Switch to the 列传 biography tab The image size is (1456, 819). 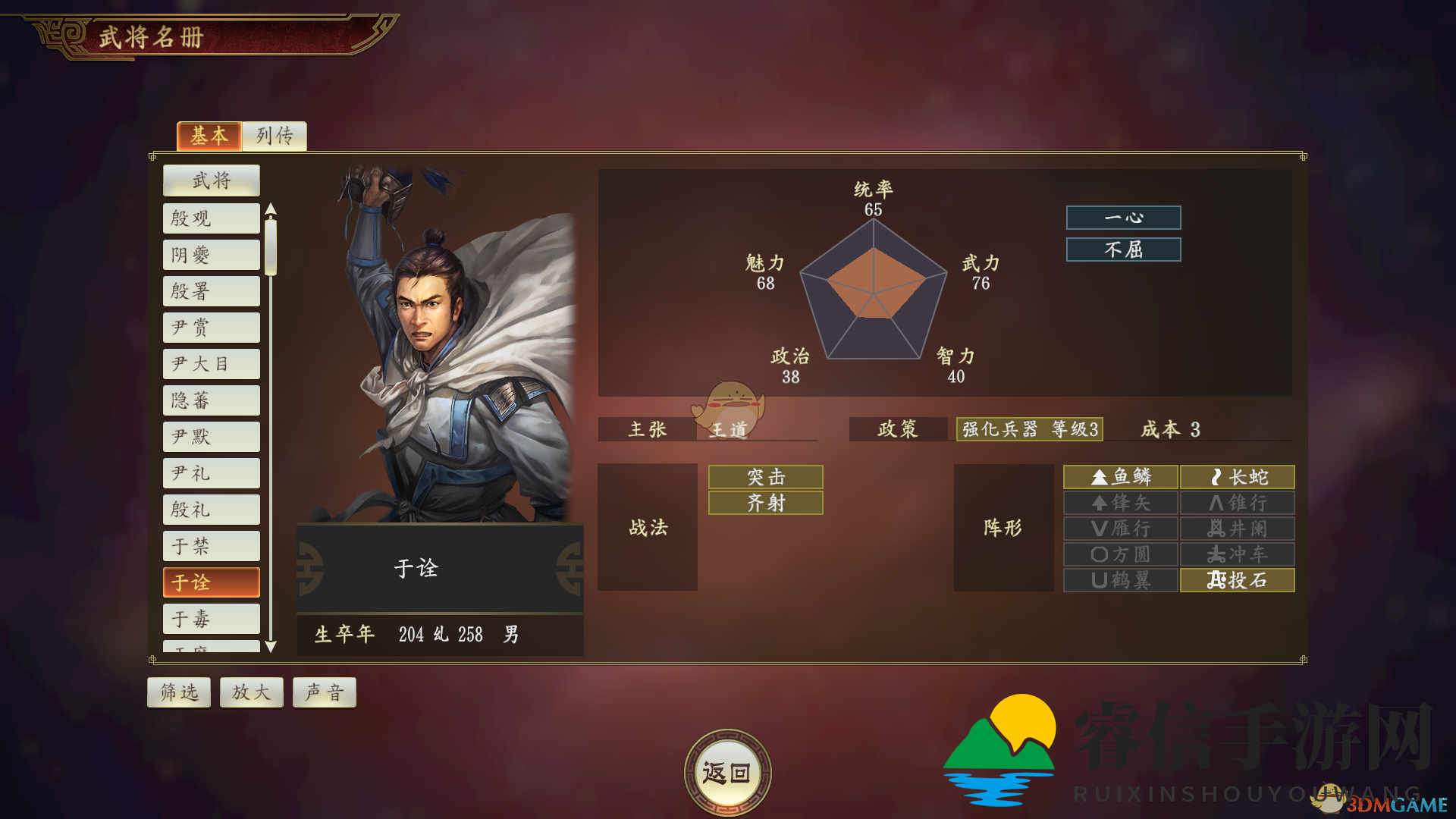tap(274, 136)
